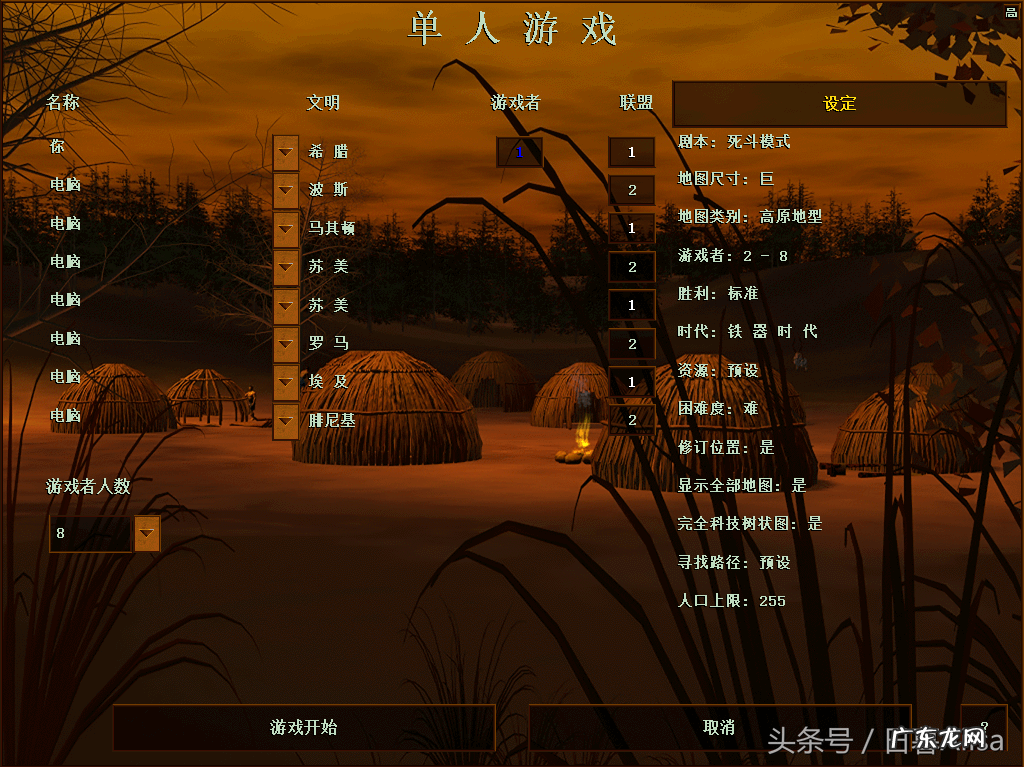
Task: Change the team number for the 埃及 row
Action: tap(631, 382)
